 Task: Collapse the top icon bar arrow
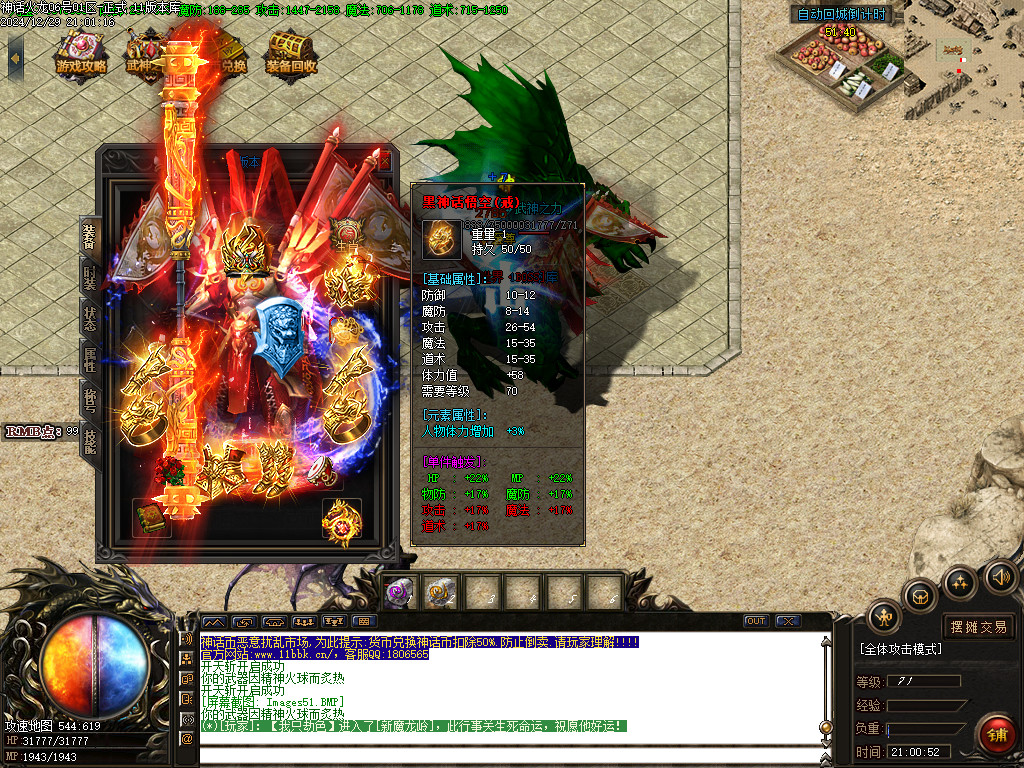coord(15,58)
